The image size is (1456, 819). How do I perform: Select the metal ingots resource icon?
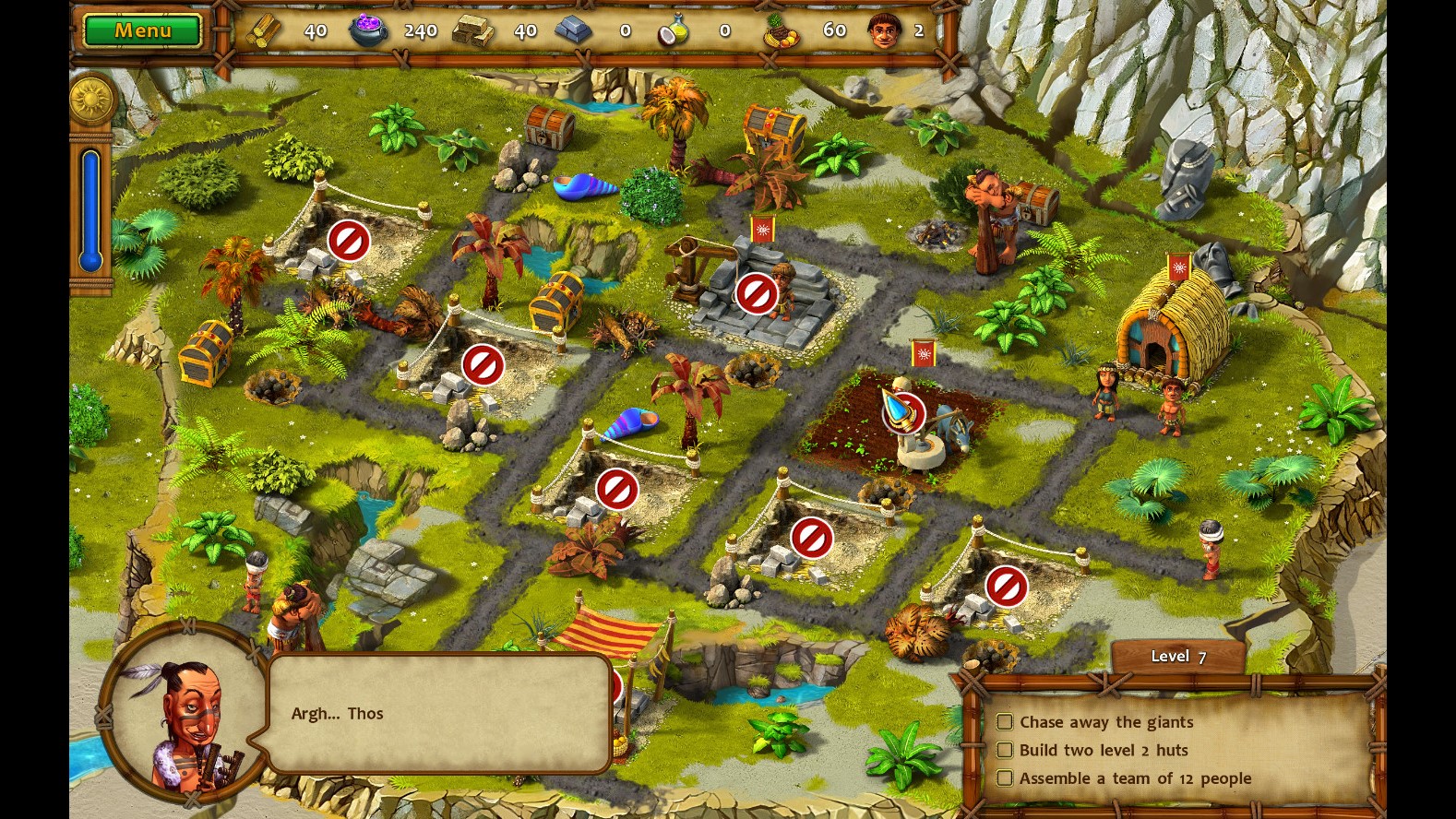click(x=575, y=30)
